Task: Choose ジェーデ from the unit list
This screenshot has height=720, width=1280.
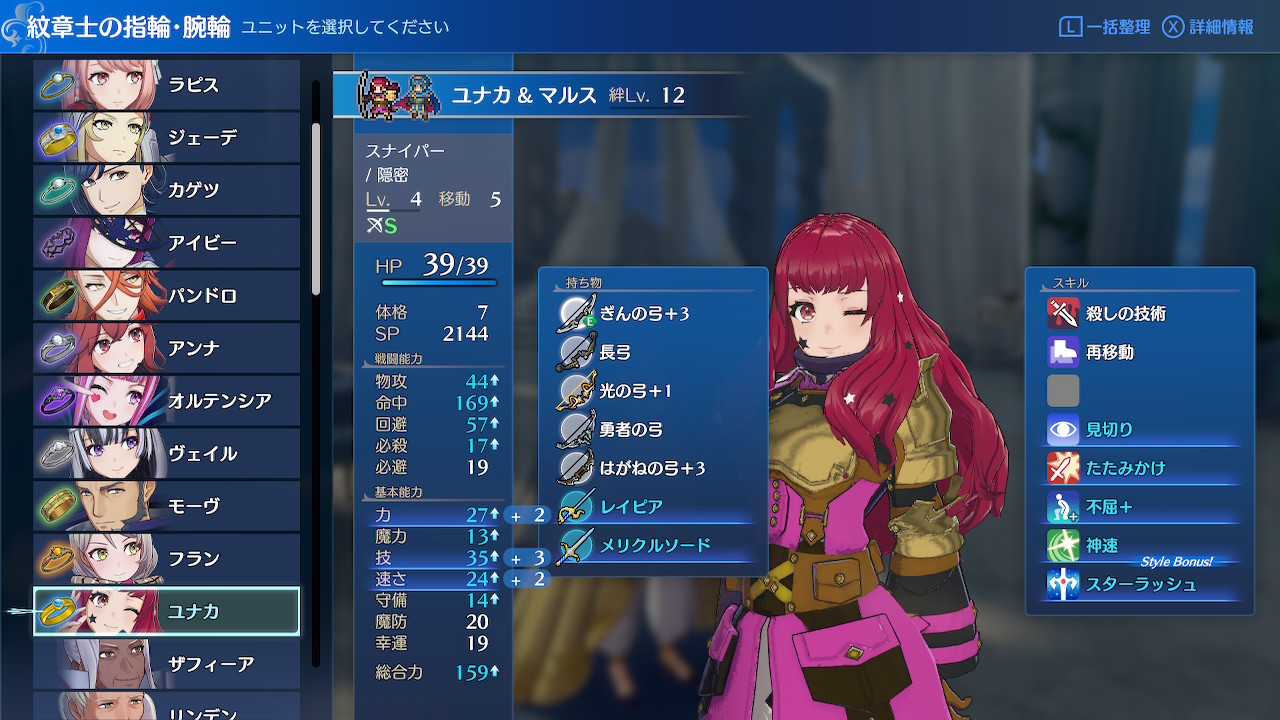Action: click(x=166, y=138)
